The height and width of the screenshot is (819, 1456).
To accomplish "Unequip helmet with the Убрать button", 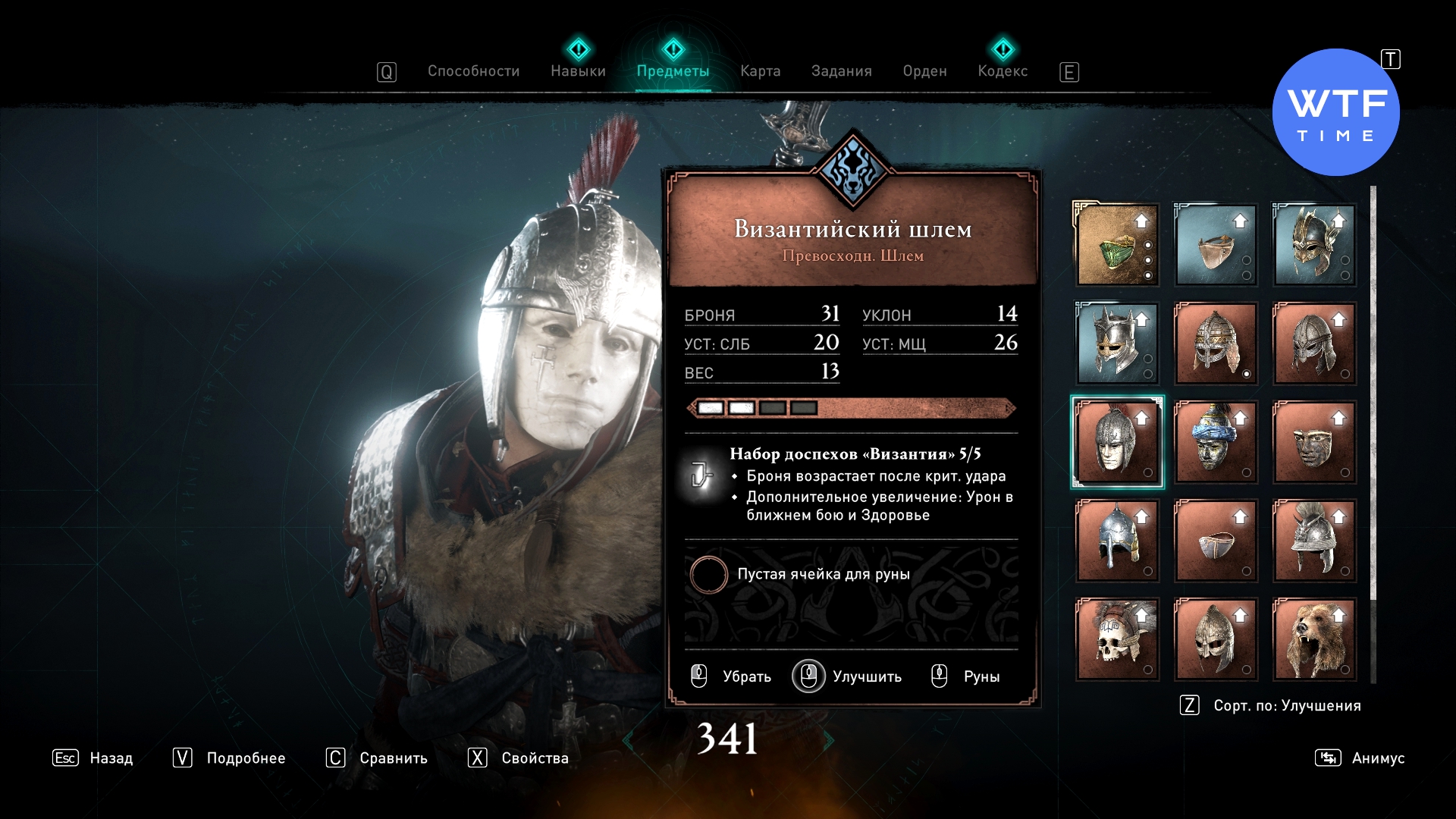I will pyautogui.click(x=732, y=676).
